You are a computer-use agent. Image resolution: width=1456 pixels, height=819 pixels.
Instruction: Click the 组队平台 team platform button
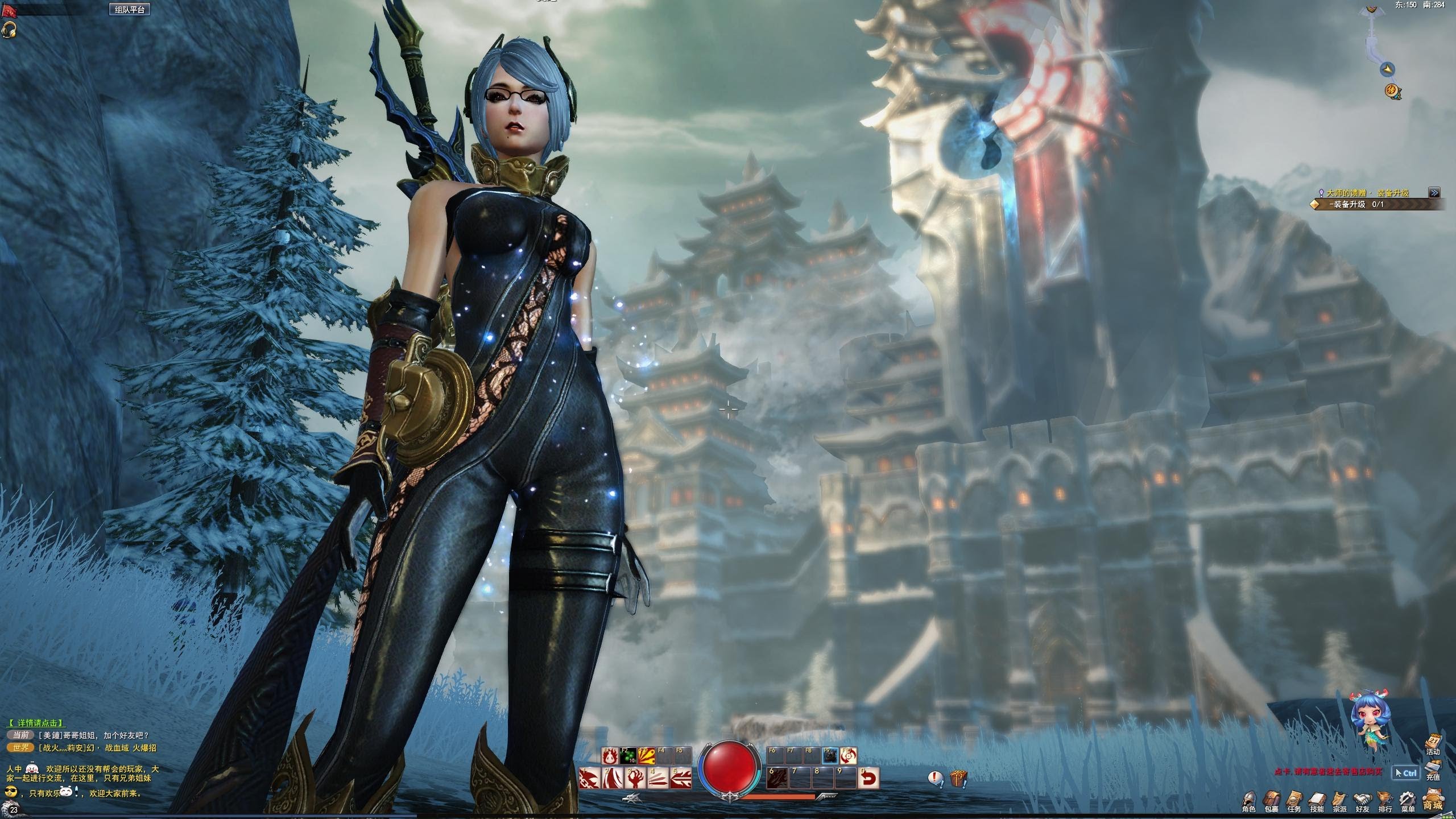[131, 10]
